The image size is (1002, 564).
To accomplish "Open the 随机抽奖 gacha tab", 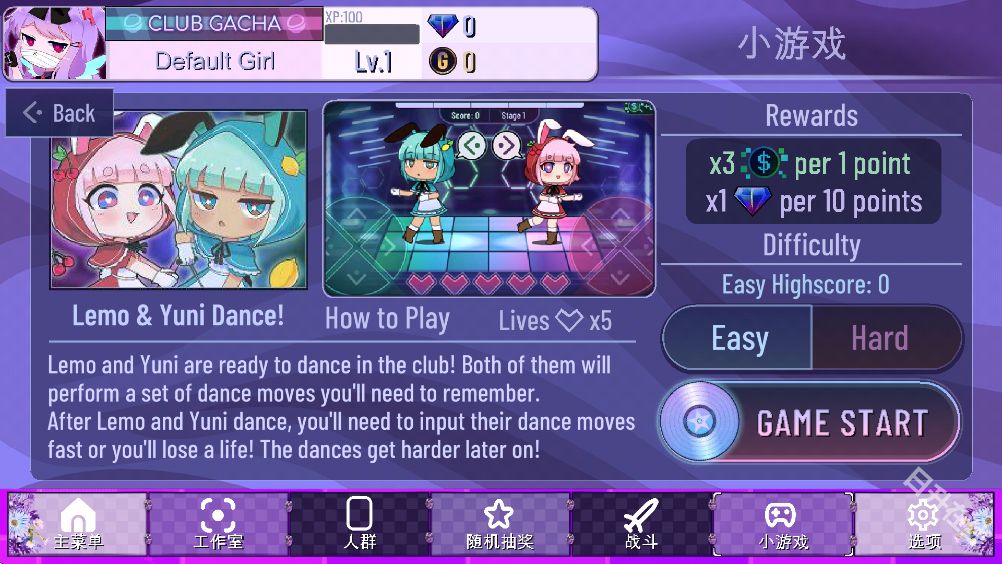I will 499,524.
